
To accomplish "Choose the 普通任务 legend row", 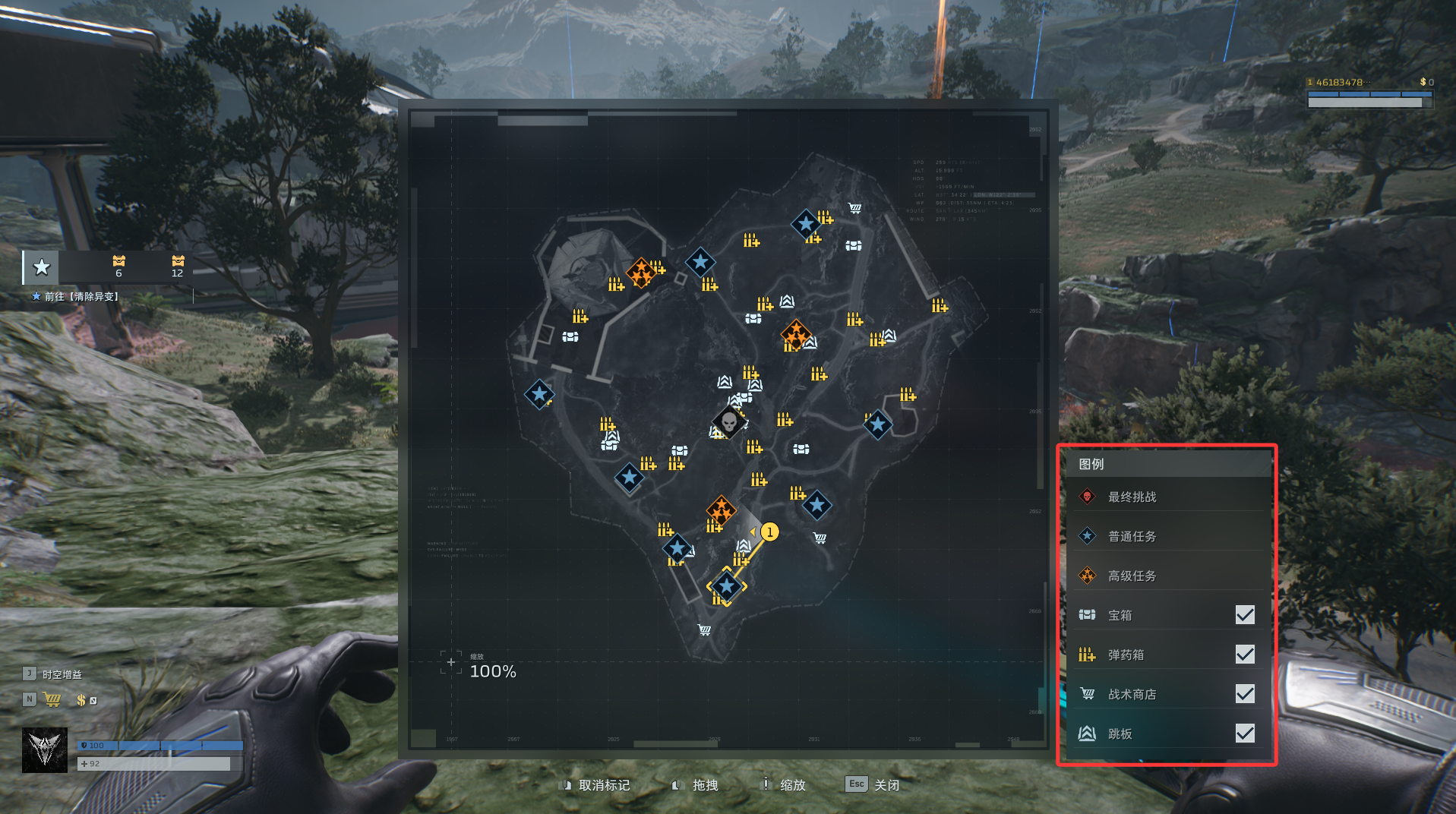I will [x=1131, y=536].
